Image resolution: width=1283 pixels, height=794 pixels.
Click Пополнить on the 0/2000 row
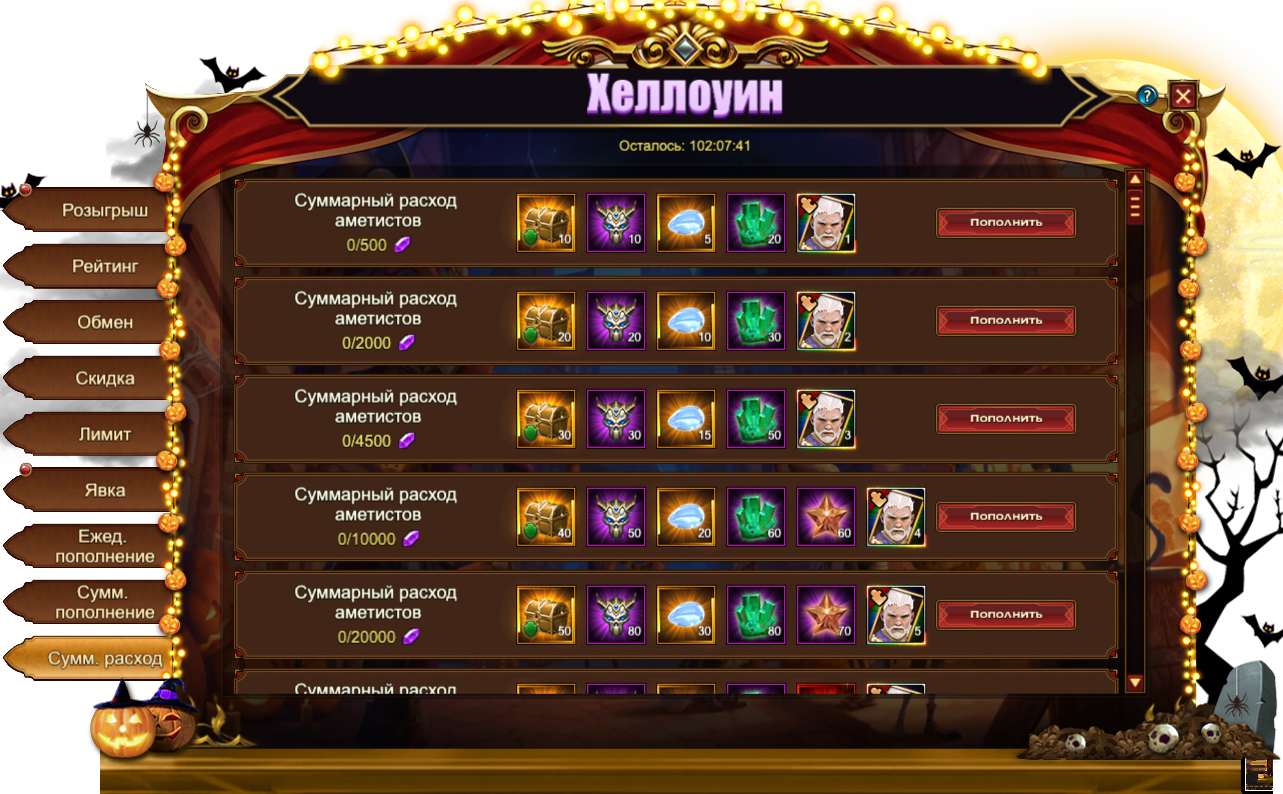(x=1005, y=320)
